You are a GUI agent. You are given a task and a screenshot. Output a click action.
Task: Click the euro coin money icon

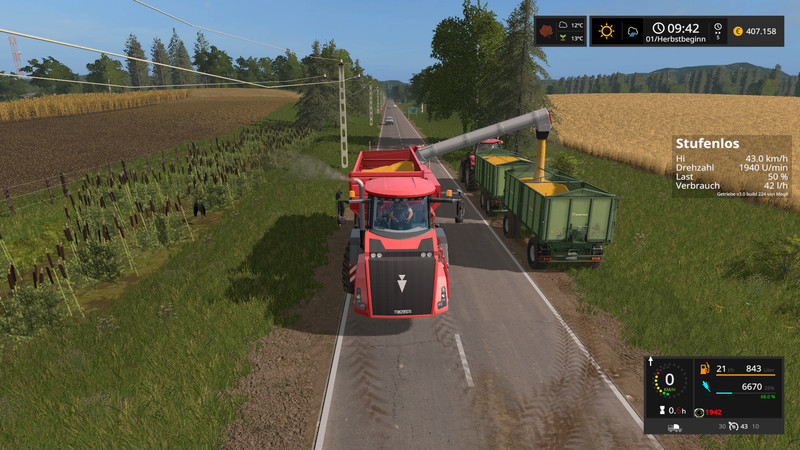737,31
